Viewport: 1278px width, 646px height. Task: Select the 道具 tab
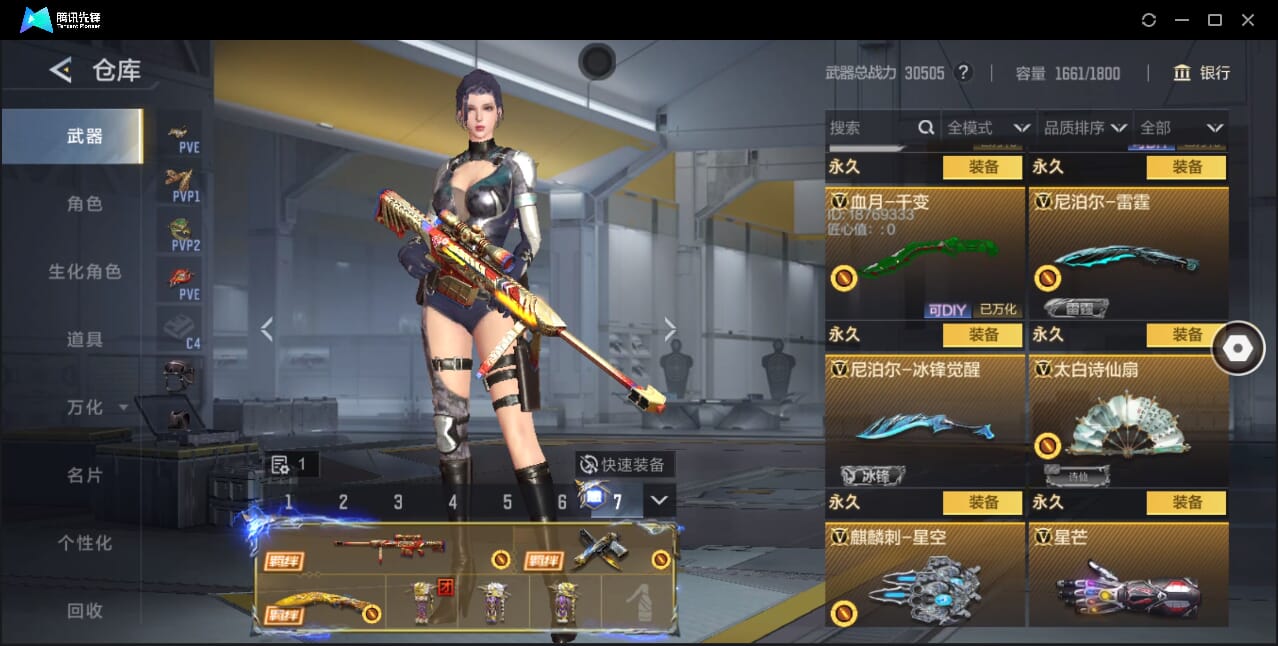pos(85,340)
